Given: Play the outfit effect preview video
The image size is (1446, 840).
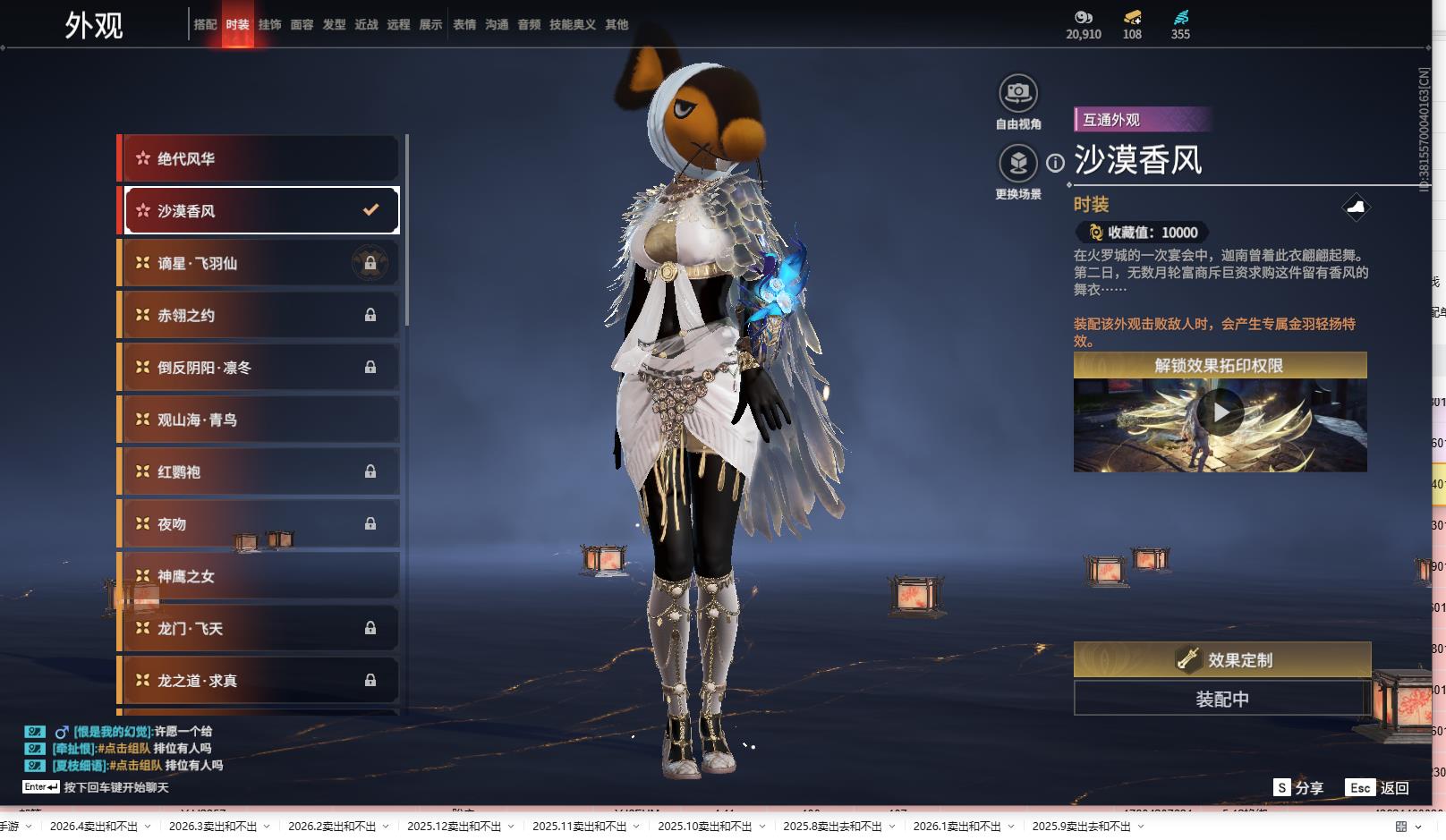Looking at the screenshot, I should (x=1221, y=412).
